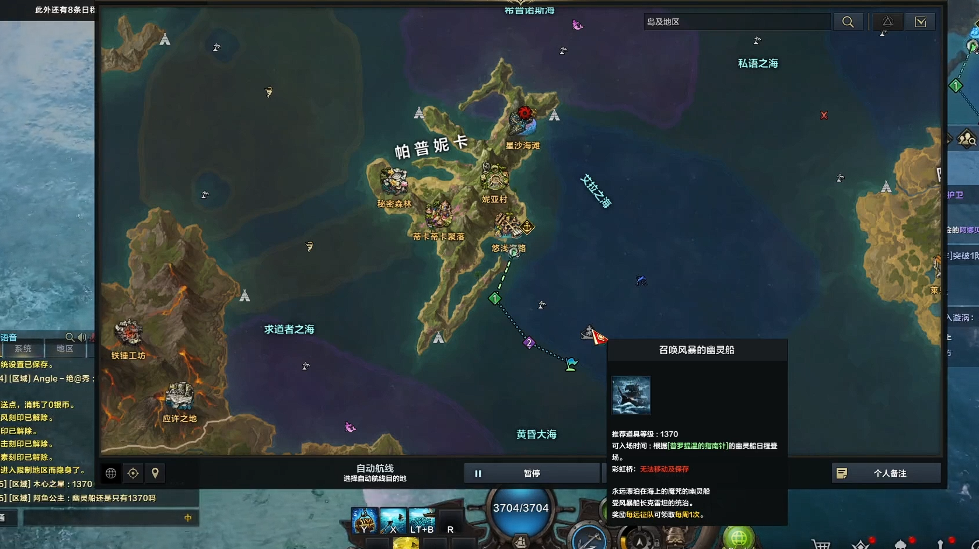Choose the 妮亚村 village marker
Viewport: 979px width, 549px height.
coord(495,177)
